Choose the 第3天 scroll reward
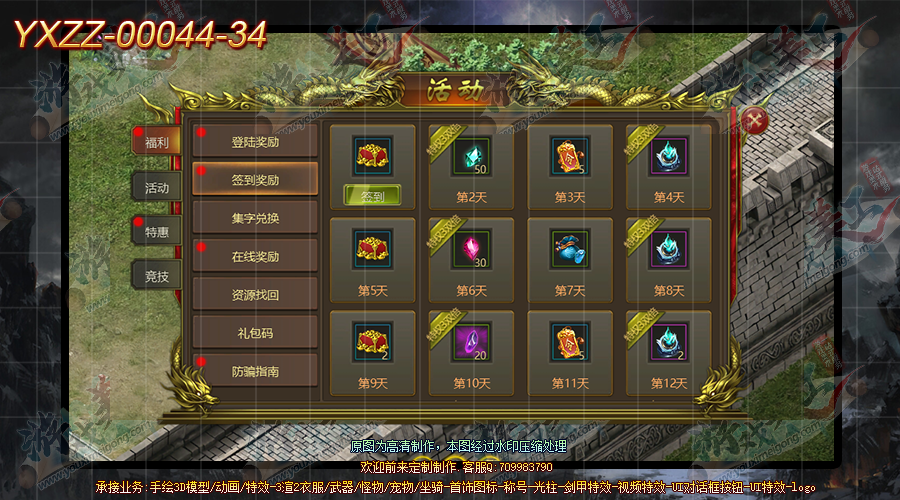900x500 pixels. click(570, 157)
